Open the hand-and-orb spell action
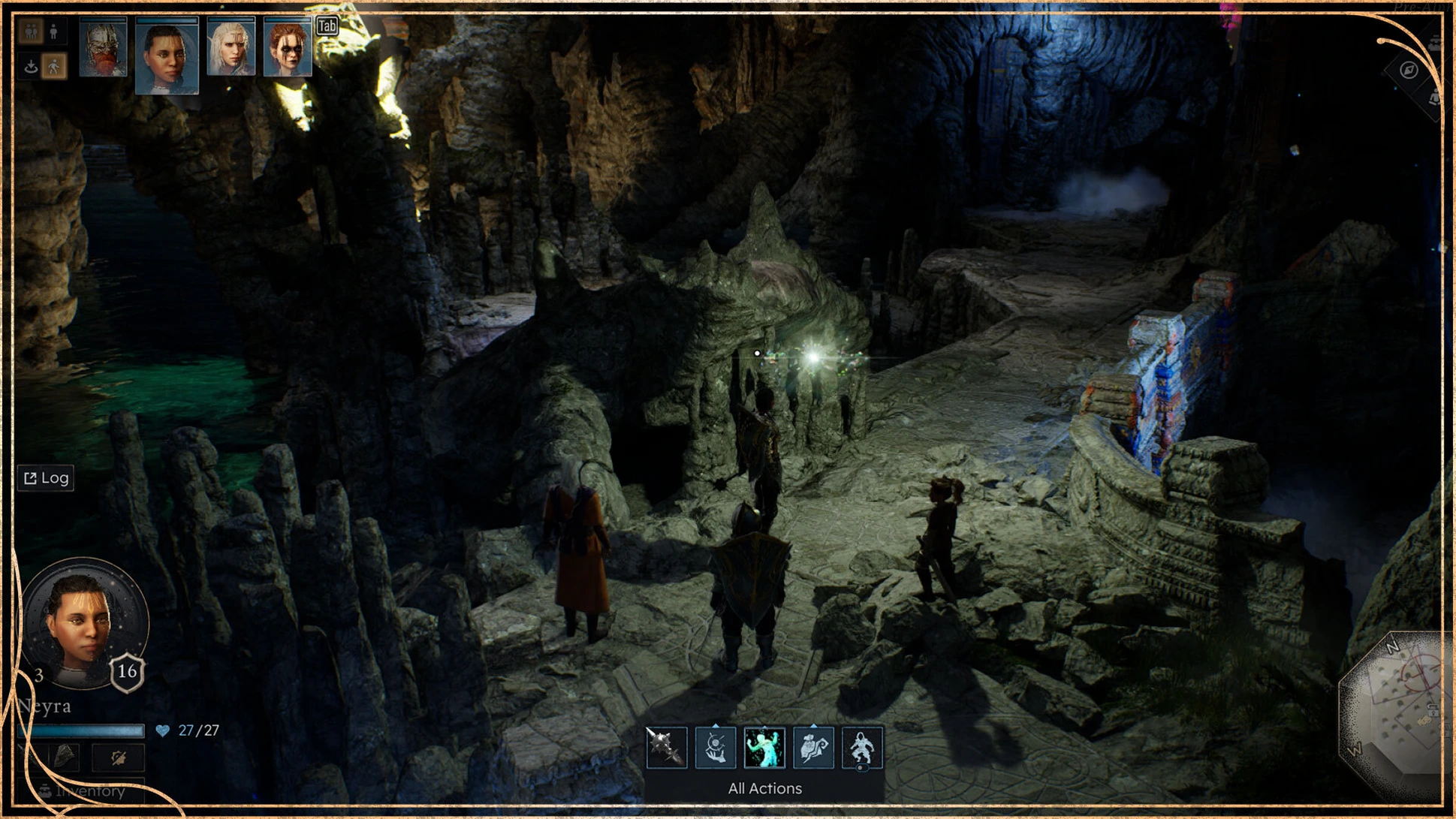Viewport: 1456px width, 819px height. (x=715, y=748)
